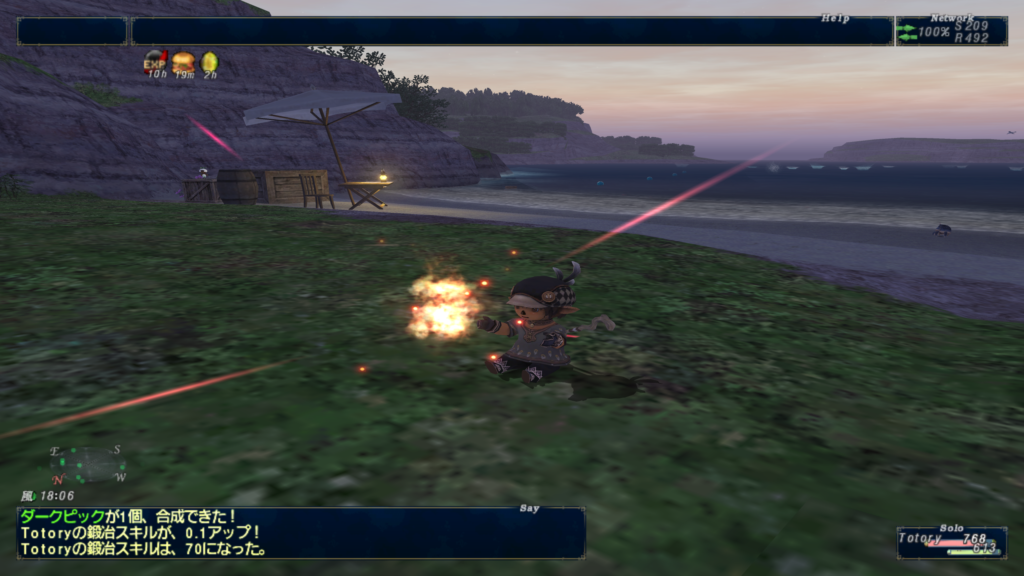
Task: Click the Network status indicator
Action: click(950, 31)
